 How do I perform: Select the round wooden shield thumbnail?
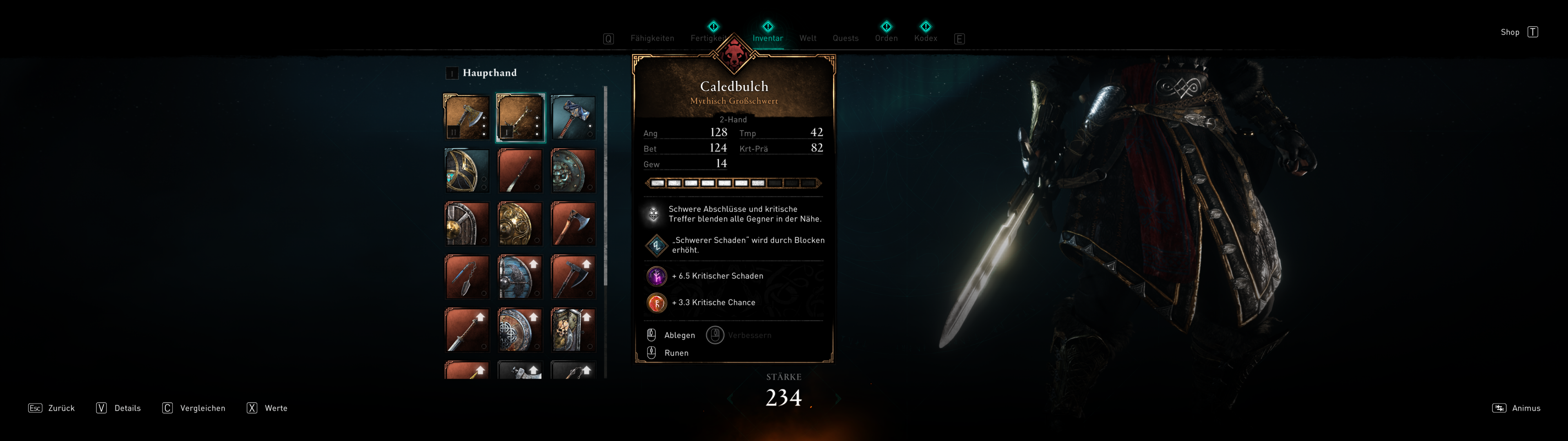[466, 223]
